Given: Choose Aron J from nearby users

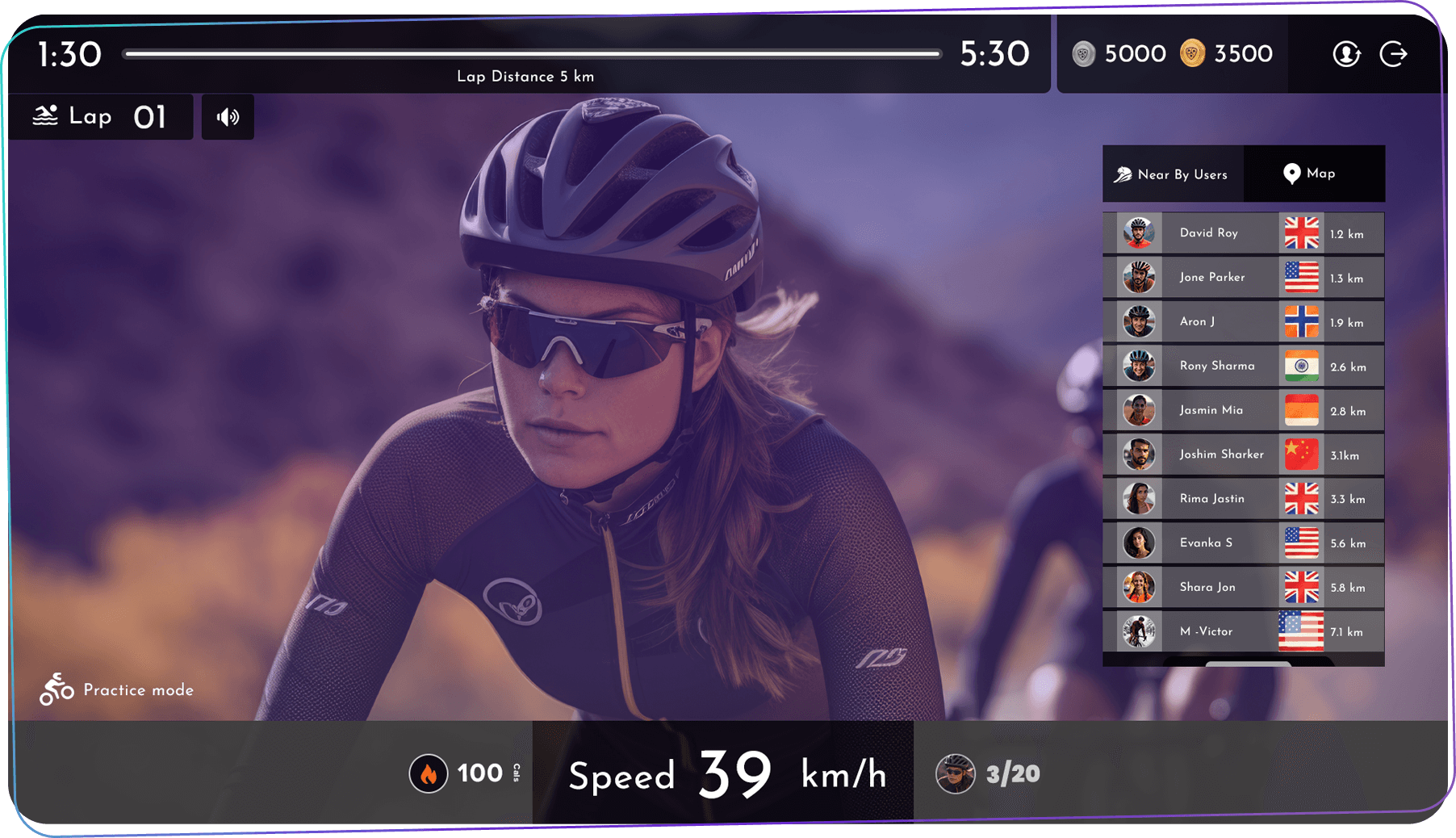Looking at the screenshot, I should click(x=1243, y=321).
